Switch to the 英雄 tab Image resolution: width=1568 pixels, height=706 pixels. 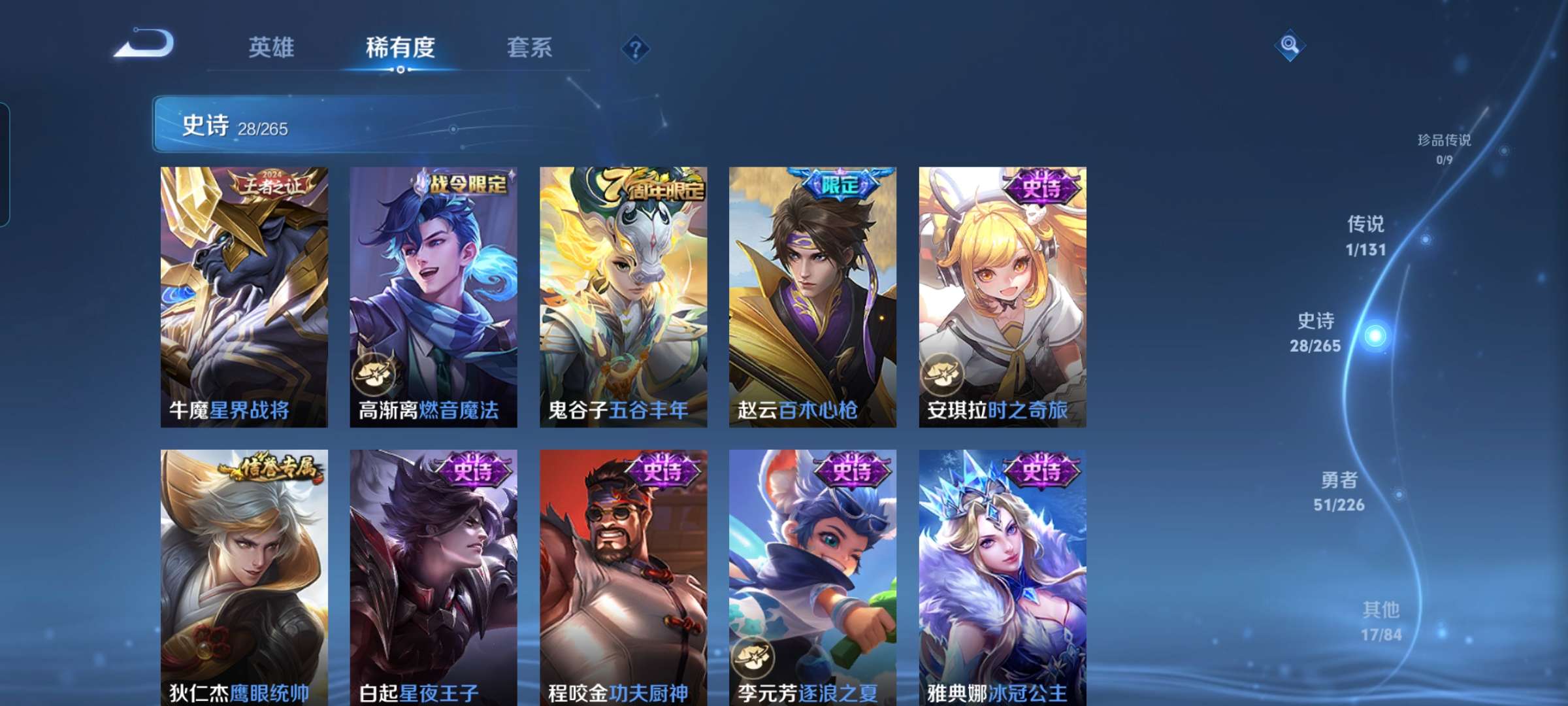[272, 48]
